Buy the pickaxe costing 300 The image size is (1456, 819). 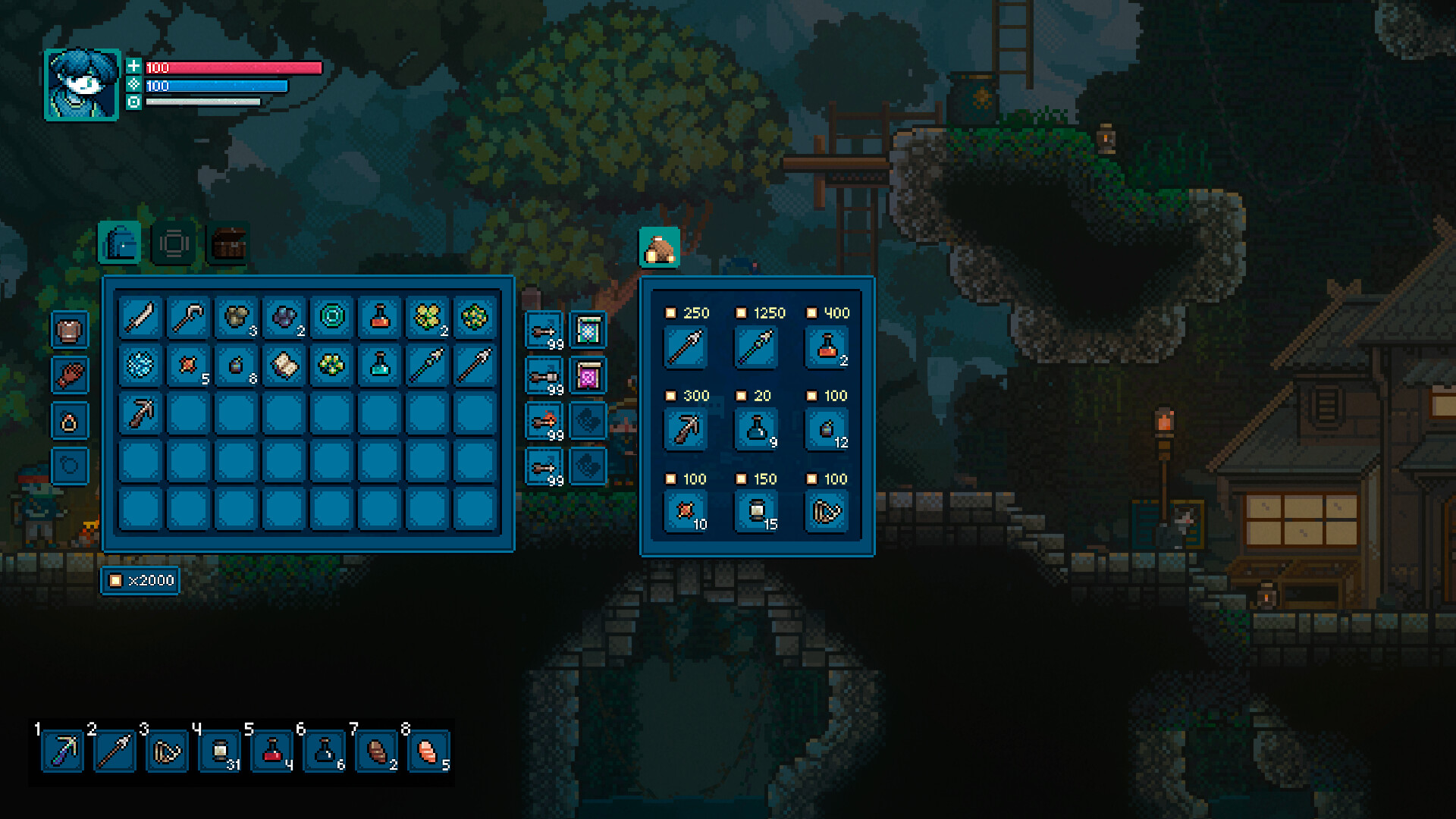coord(686,430)
